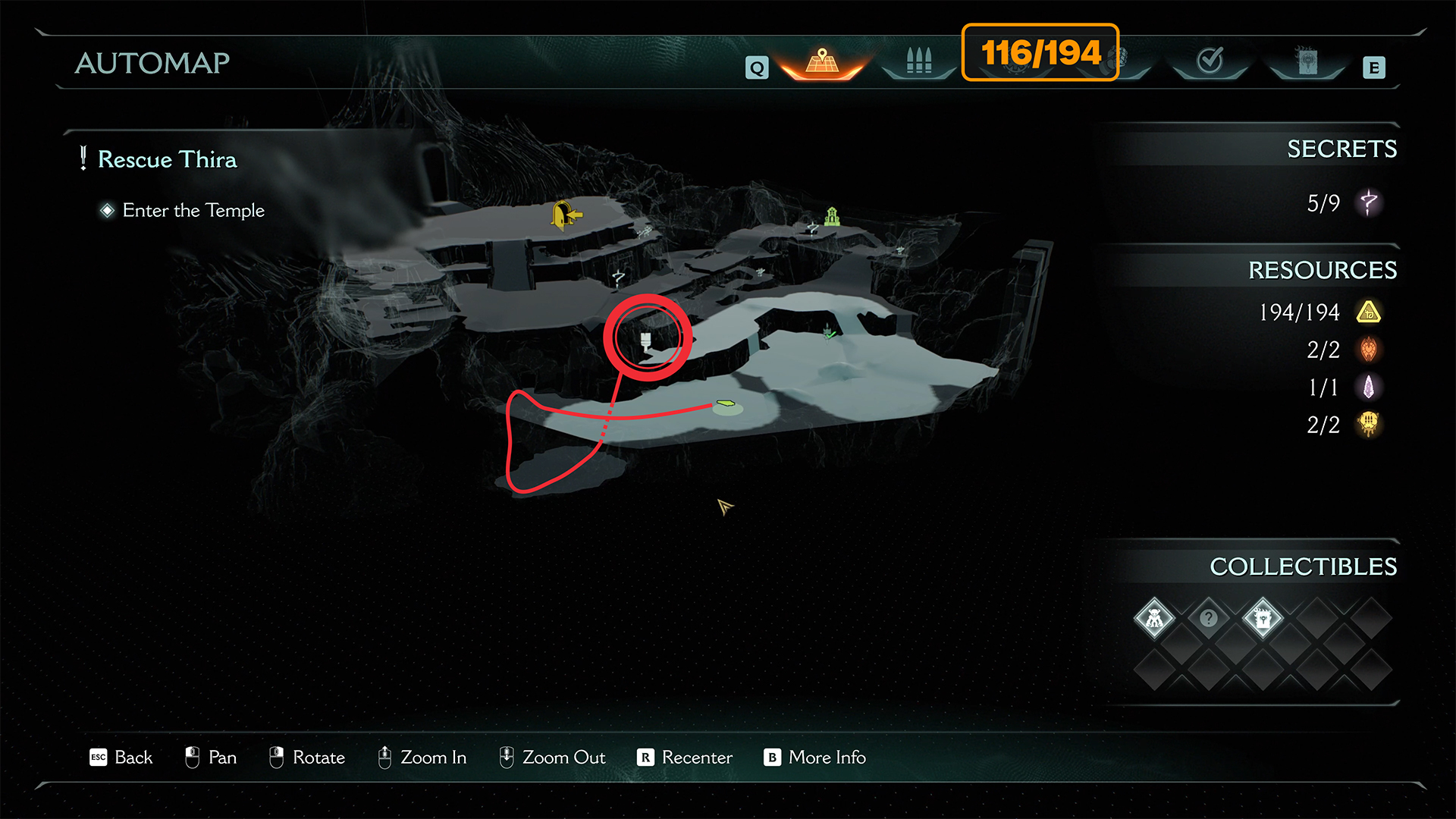This screenshot has width=1456, height=819.
Task: Click the white marker inside red circle
Action: 645,340
